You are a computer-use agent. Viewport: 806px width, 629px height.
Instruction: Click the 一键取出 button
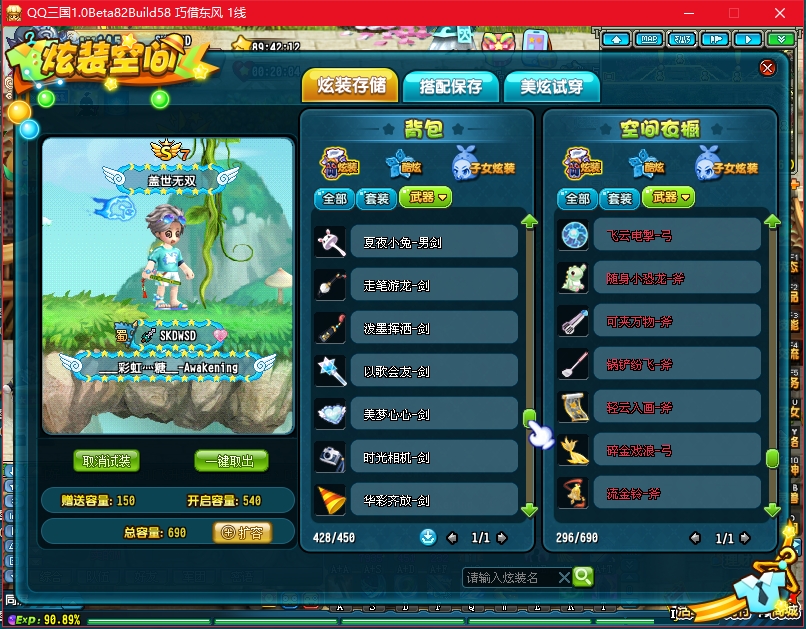click(x=231, y=461)
